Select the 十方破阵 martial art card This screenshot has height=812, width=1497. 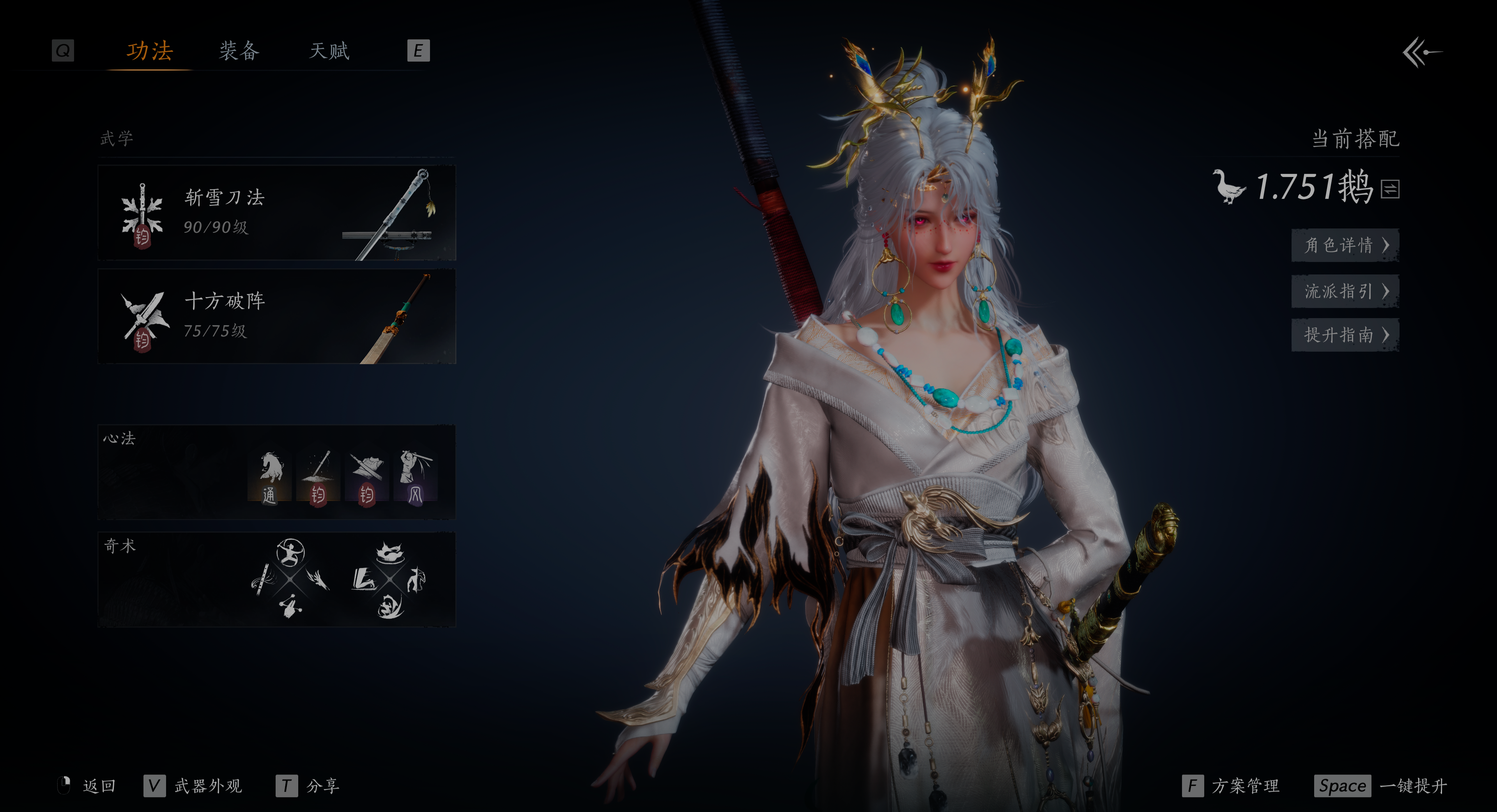tap(277, 316)
